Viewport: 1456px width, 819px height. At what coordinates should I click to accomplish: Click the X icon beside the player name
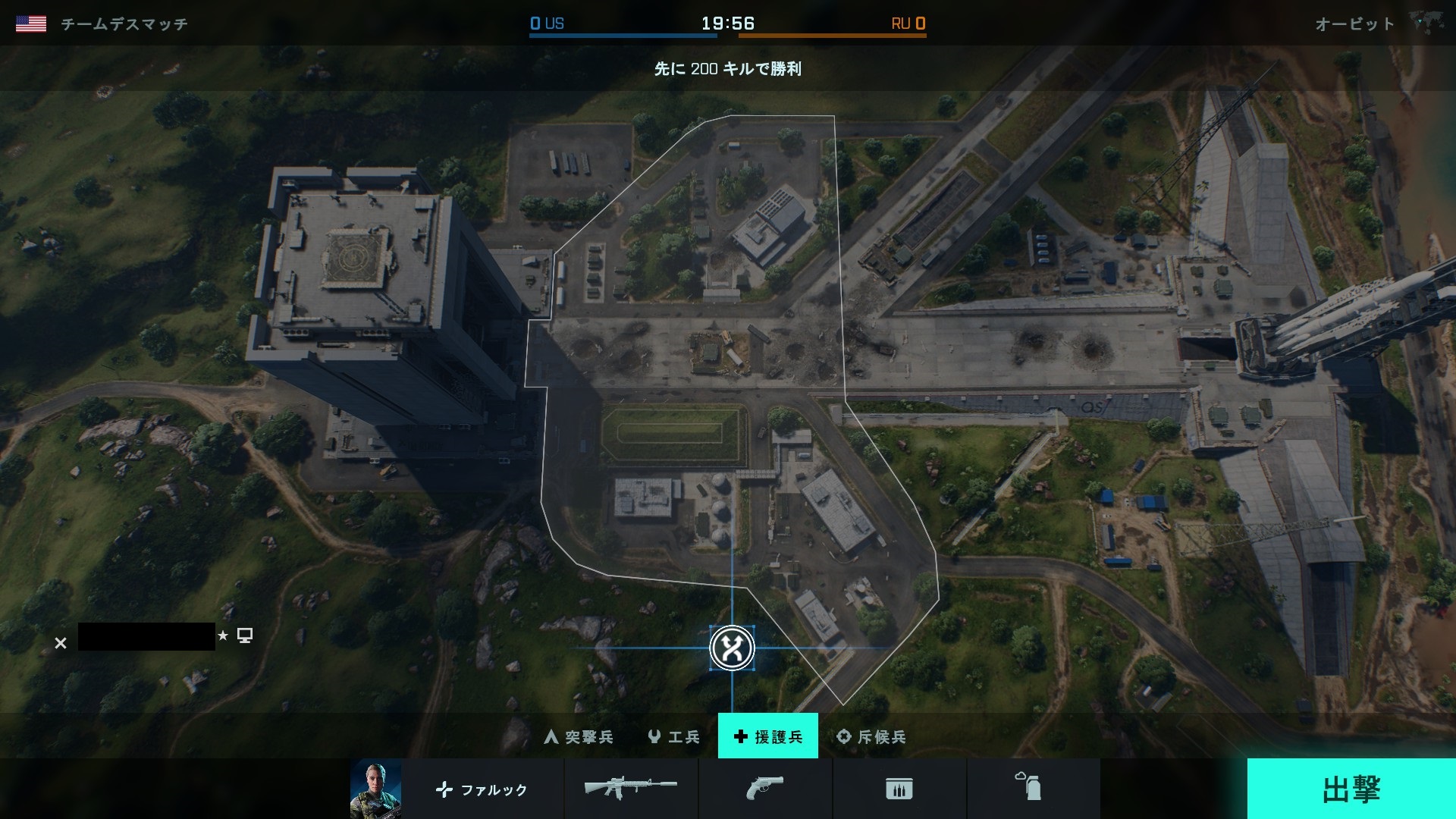coord(61,643)
